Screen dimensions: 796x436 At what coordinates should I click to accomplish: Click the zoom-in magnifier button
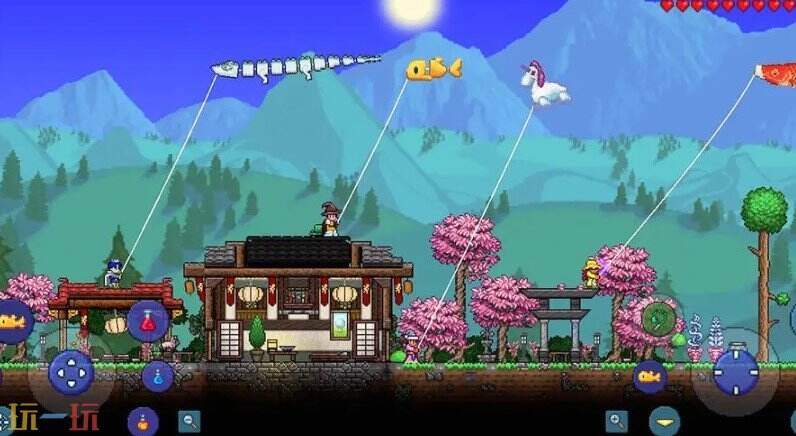tap(618, 421)
